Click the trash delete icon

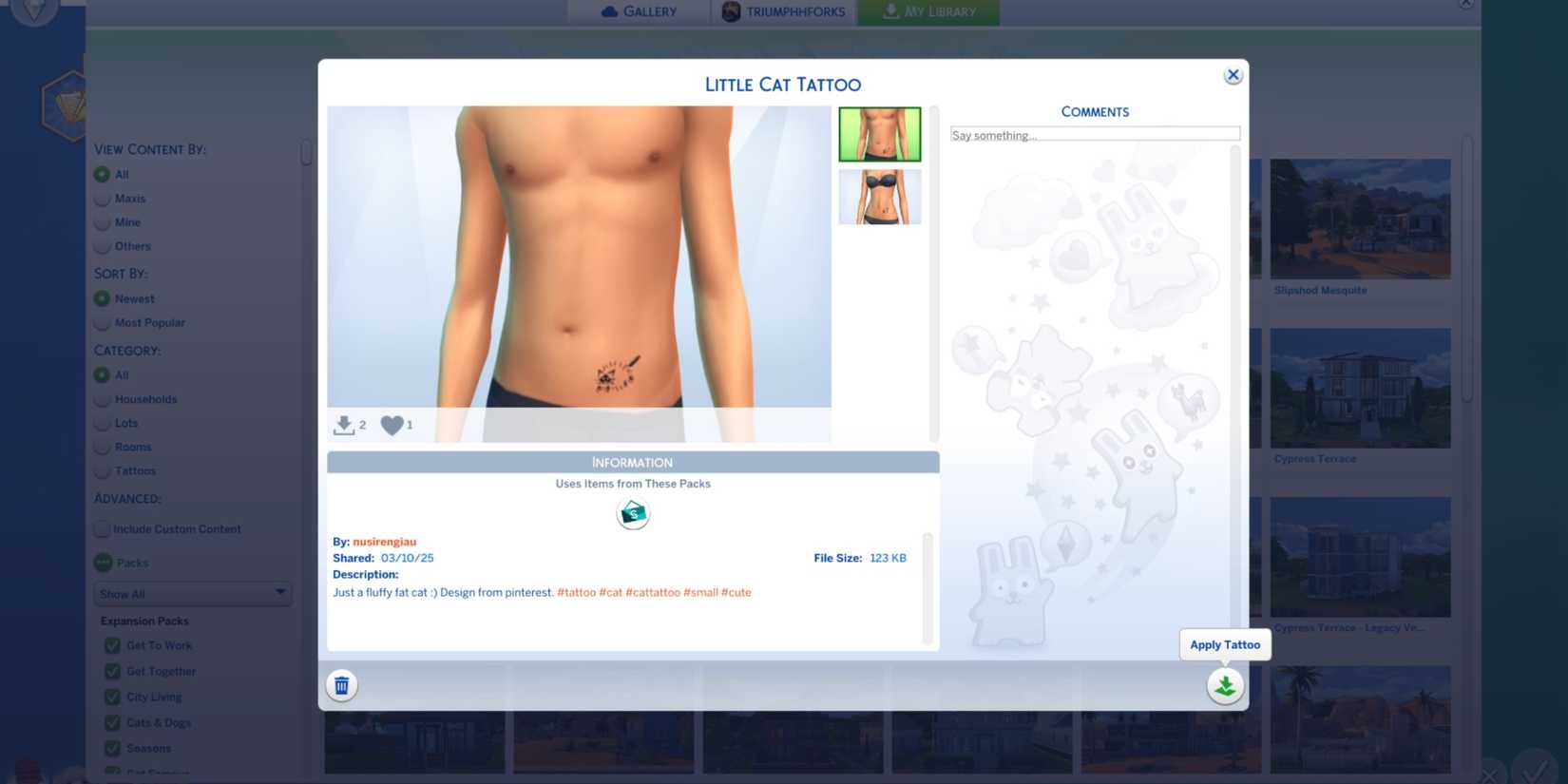tap(341, 684)
